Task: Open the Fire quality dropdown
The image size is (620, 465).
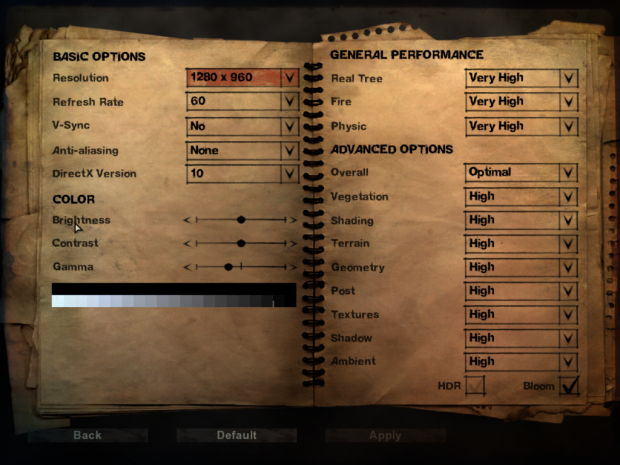Action: [521, 102]
